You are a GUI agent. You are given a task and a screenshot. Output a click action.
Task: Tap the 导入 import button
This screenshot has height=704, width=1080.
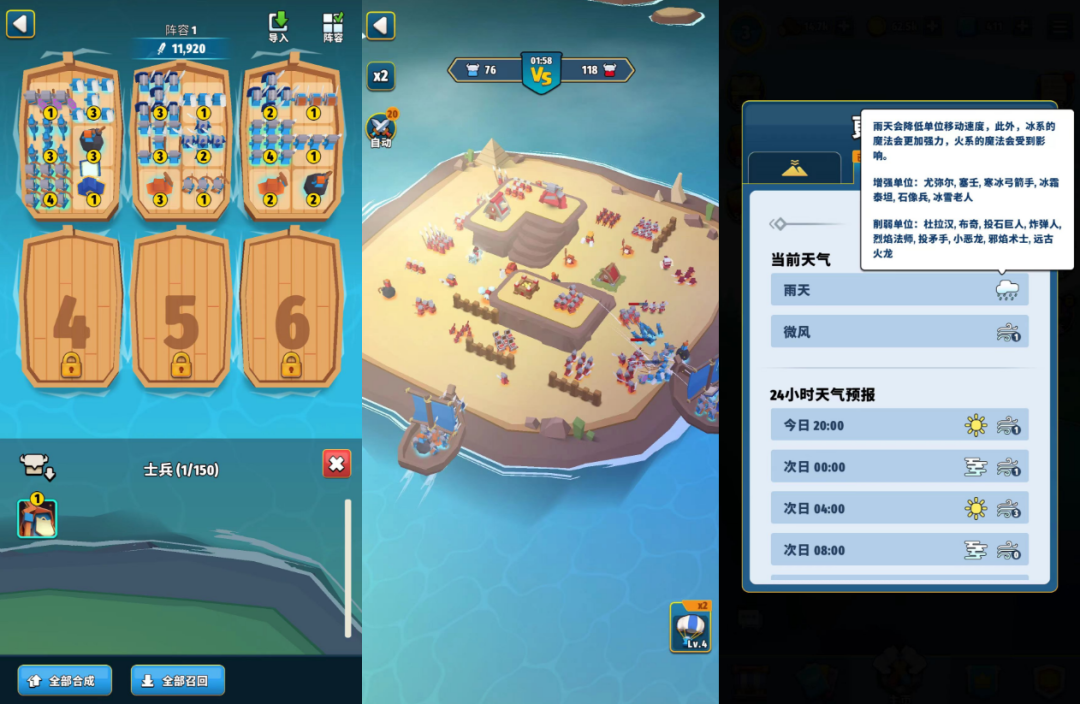pyautogui.click(x=278, y=27)
